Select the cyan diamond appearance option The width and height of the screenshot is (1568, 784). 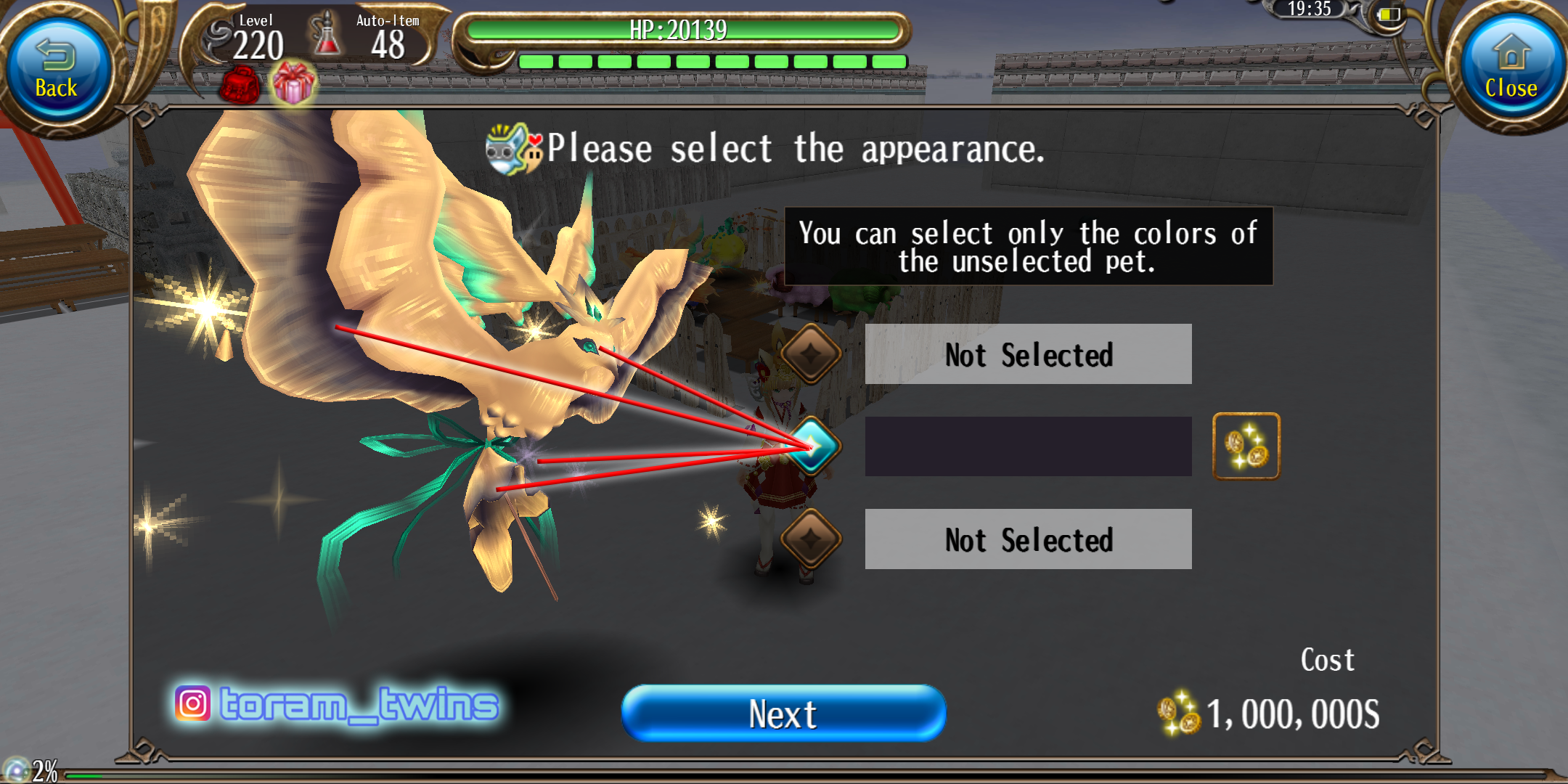pyautogui.click(x=812, y=446)
